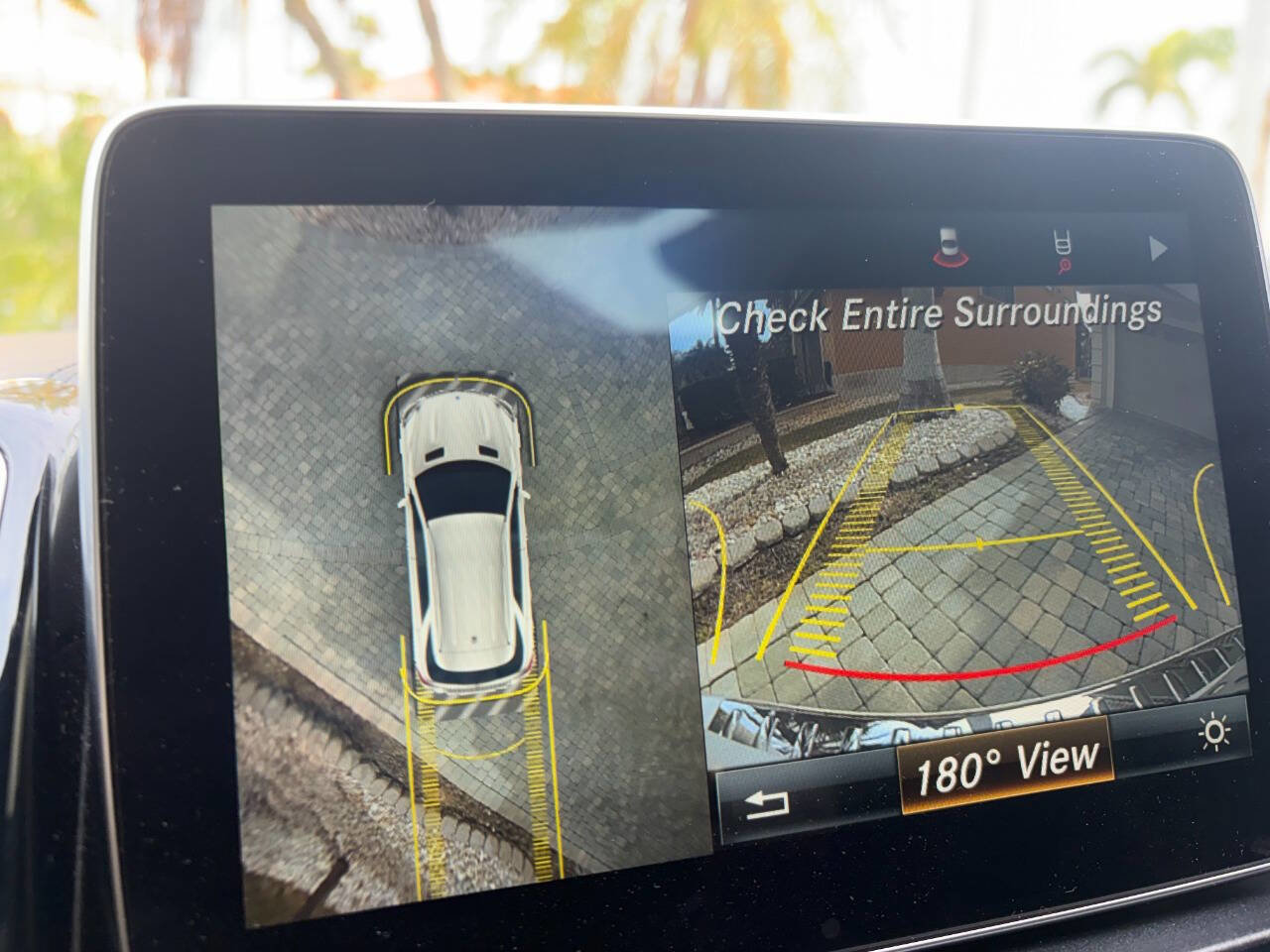This screenshot has width=1270, height=952.
Task: Go back using the return arrow
Action: [767, 803]
